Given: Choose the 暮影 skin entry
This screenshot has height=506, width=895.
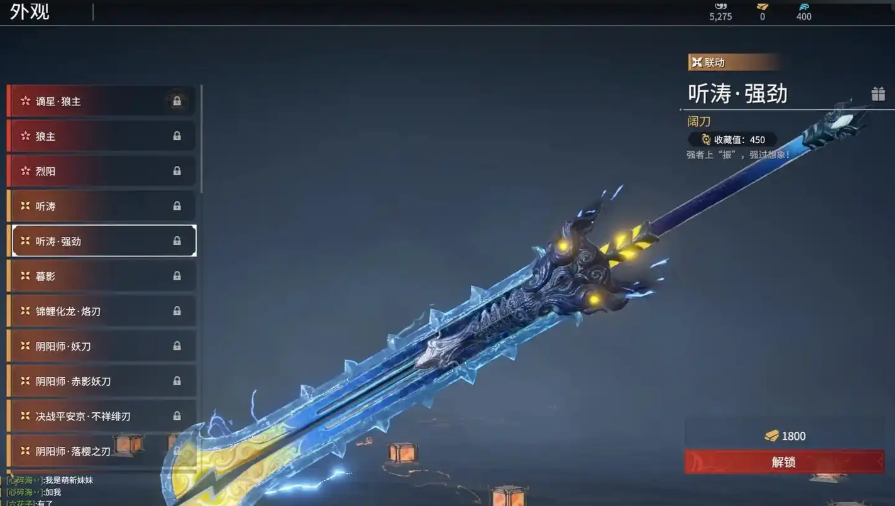Looking at the screenshot, I should [100, 276].
